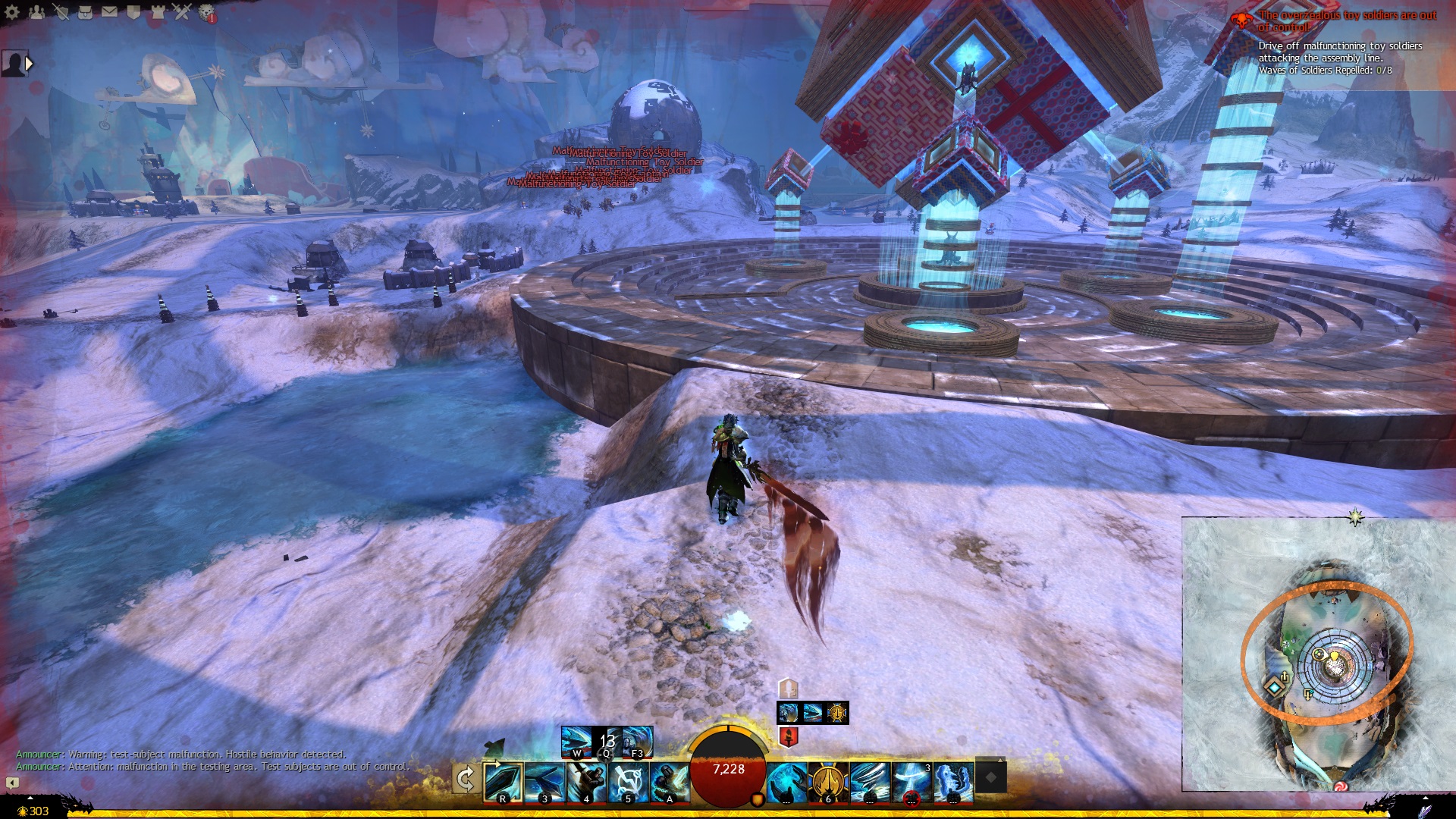Open the inventory bag icon
This screenshot has height=819, width=1456.
pyautogui.click(x=85, y=11)
